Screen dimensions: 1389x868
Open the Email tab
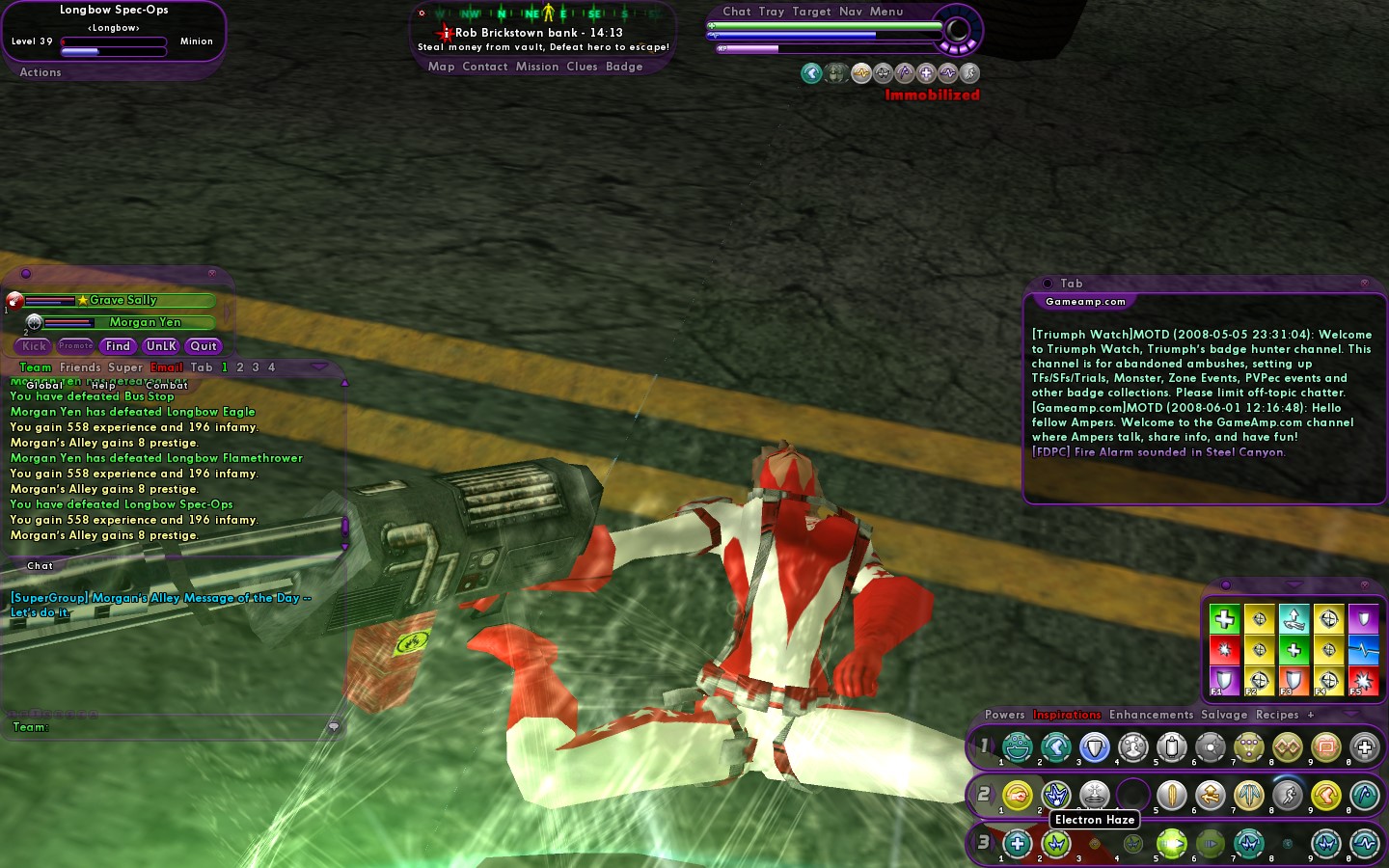[166, 367]
